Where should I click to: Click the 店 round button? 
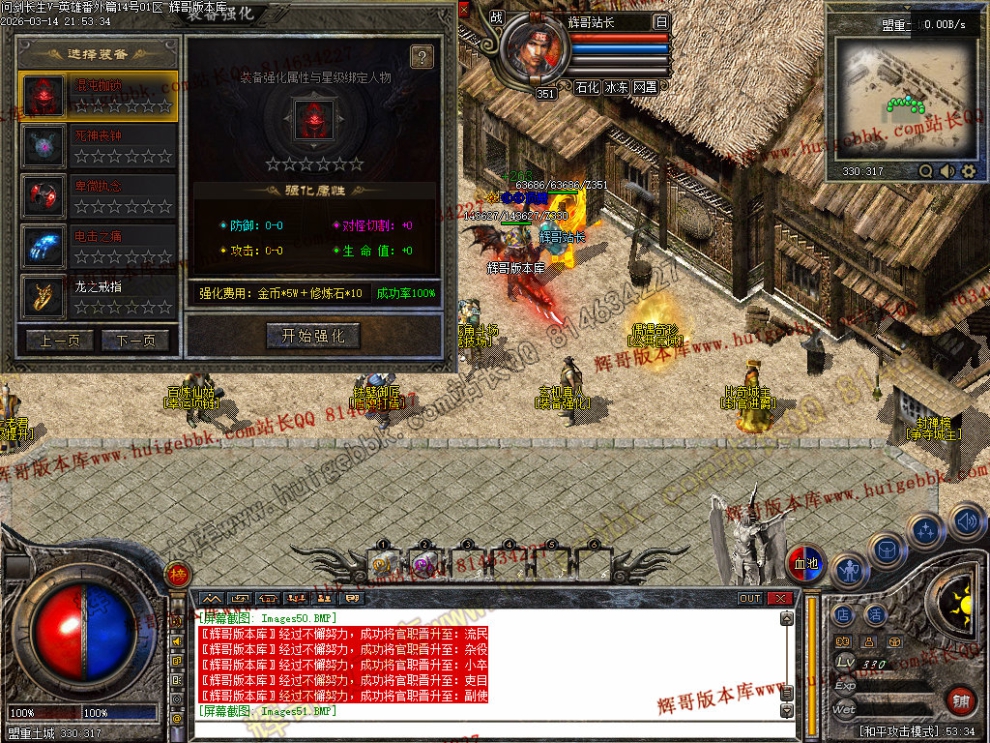[843, 615]
